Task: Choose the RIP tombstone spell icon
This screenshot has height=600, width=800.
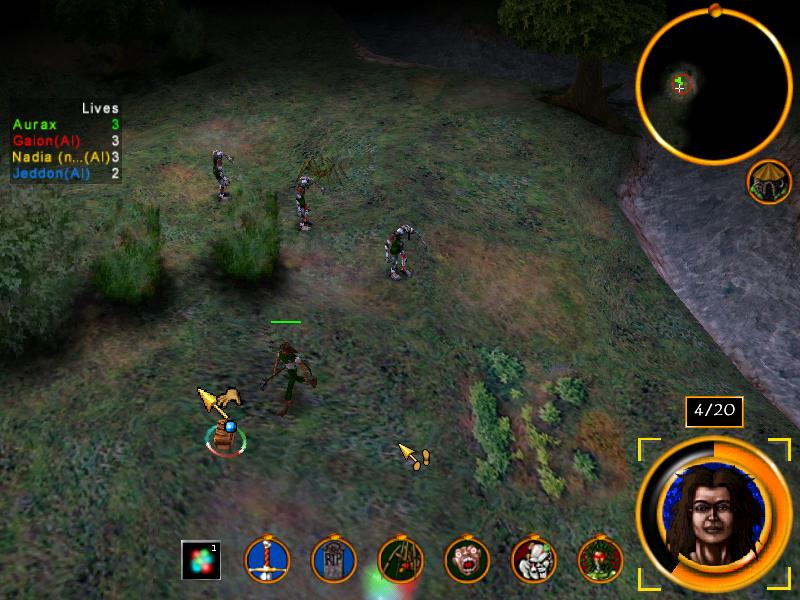Action: point(334,561)
